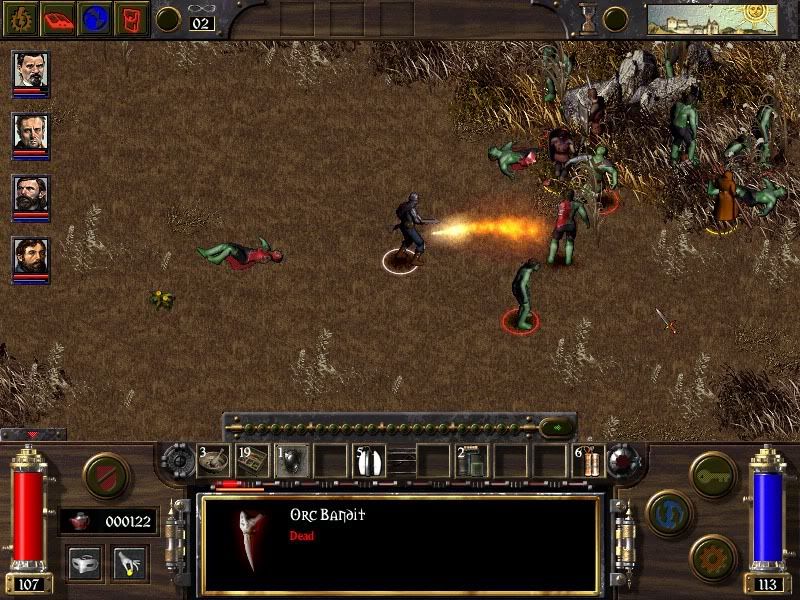
Task: Use the dynamite bundle with count 6
Action: coord(589,461)
